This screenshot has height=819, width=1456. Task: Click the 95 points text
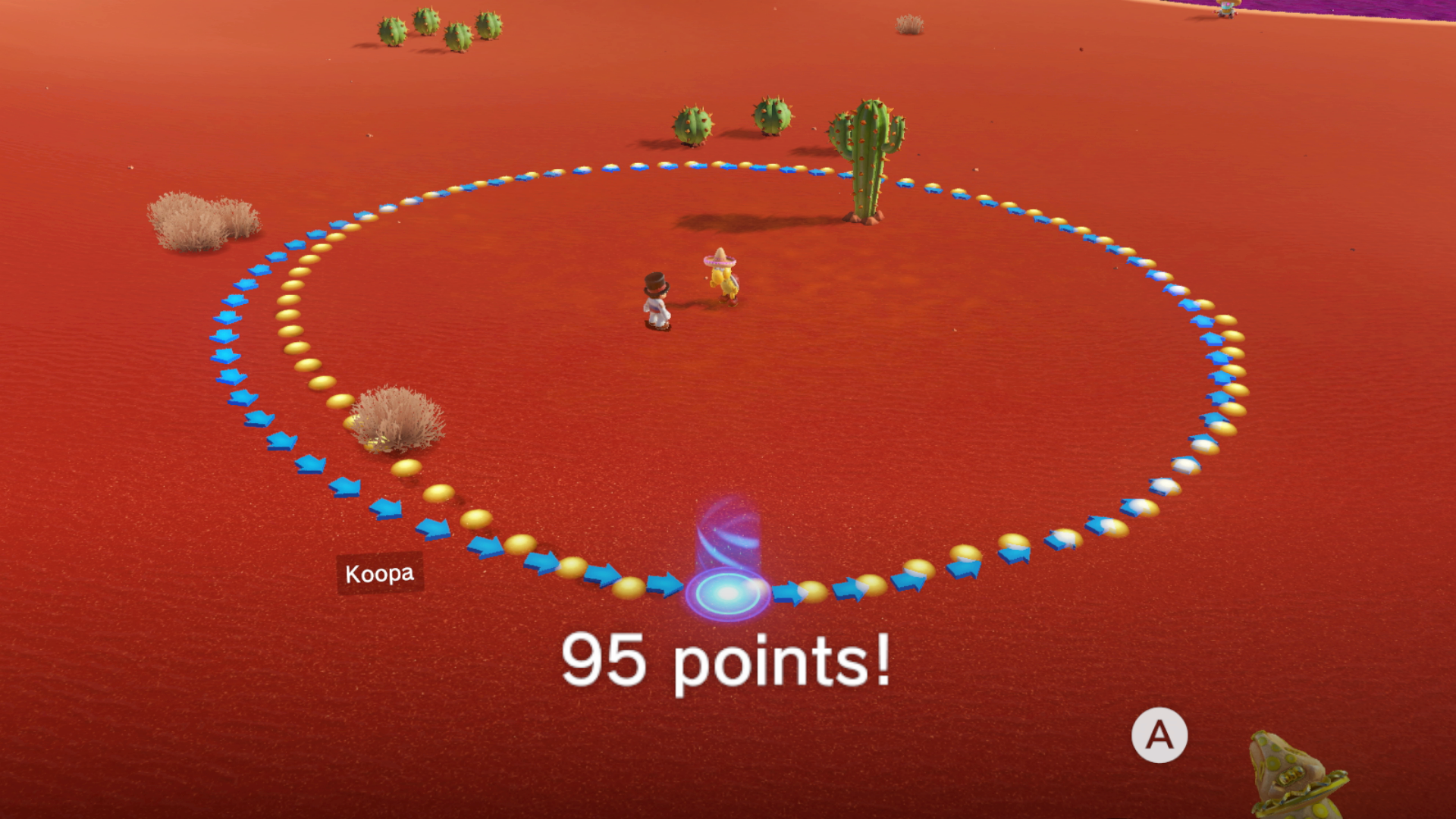pos(728,660)
